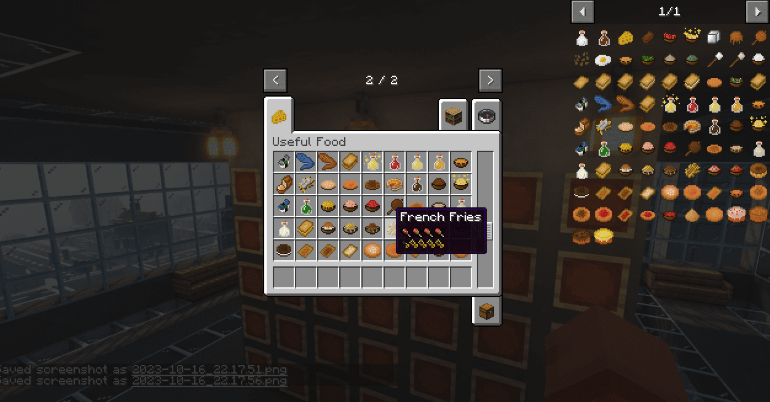Viewport: 770px width, 402px height.
Task: Grab the green potion bottle item
Action: click(306, 205)
